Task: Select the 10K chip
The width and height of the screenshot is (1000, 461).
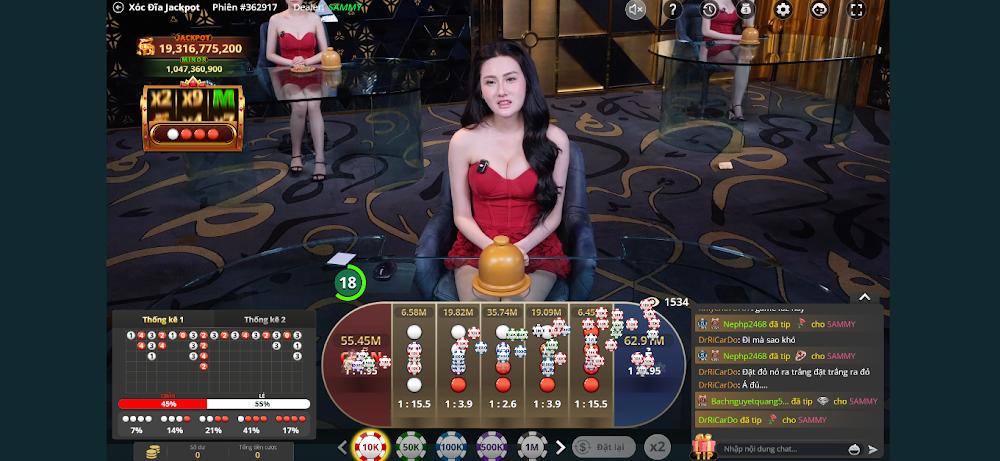Action: point(370,447)
